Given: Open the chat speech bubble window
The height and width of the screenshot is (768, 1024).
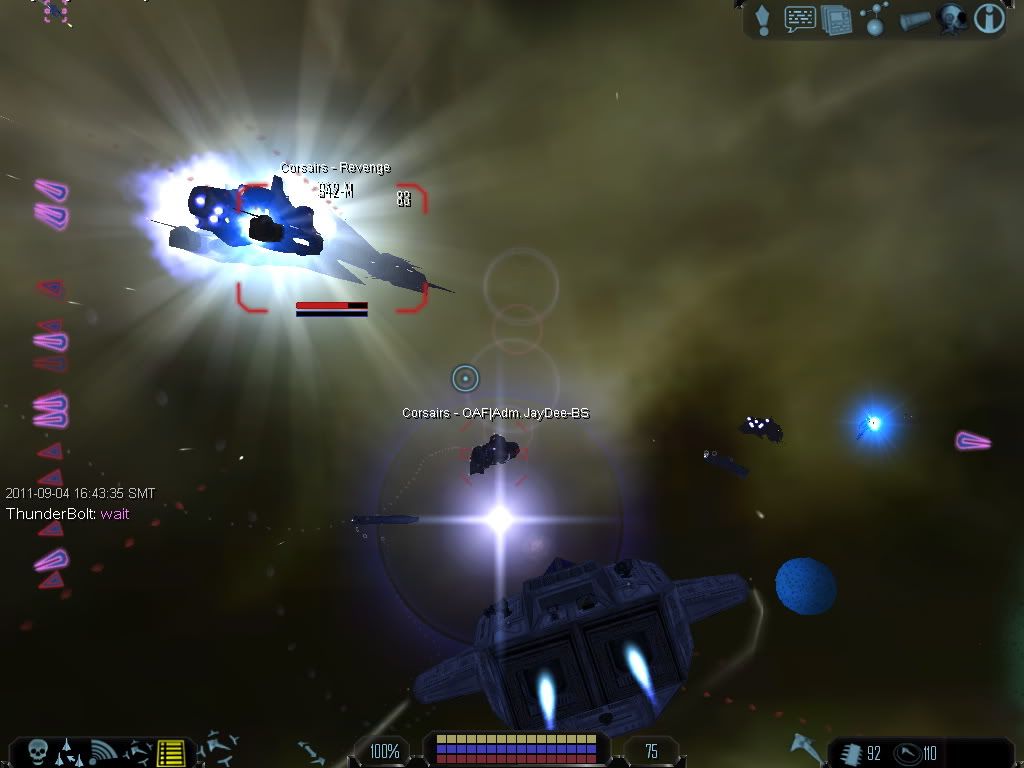Looking at the screenshot, I should pyautogui.click(x=800, y=19).
